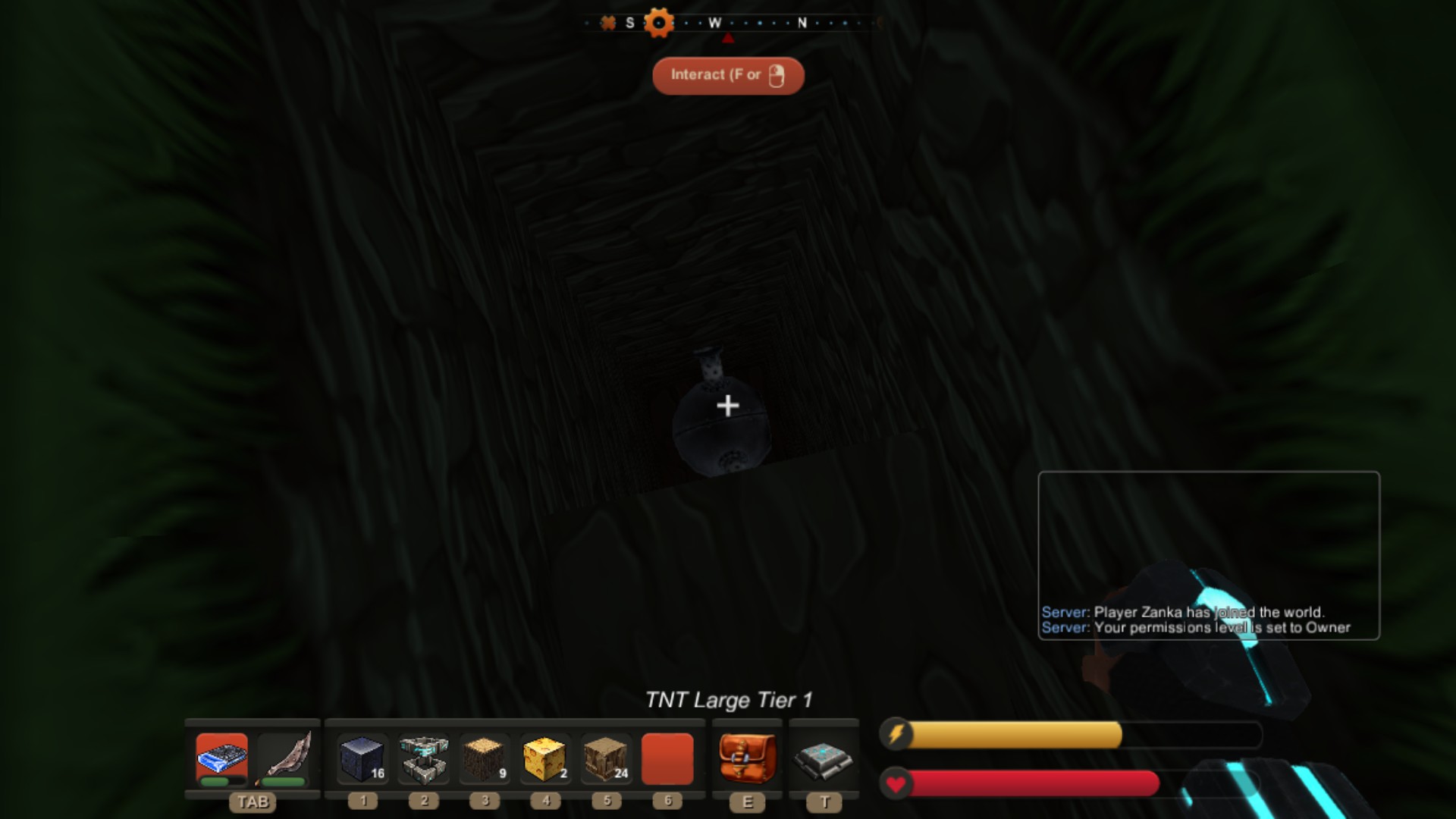The height and width of the screenshot is (819, 1456).
Task: Open the grey metal pad tool slot
Action: click(824, 758)
